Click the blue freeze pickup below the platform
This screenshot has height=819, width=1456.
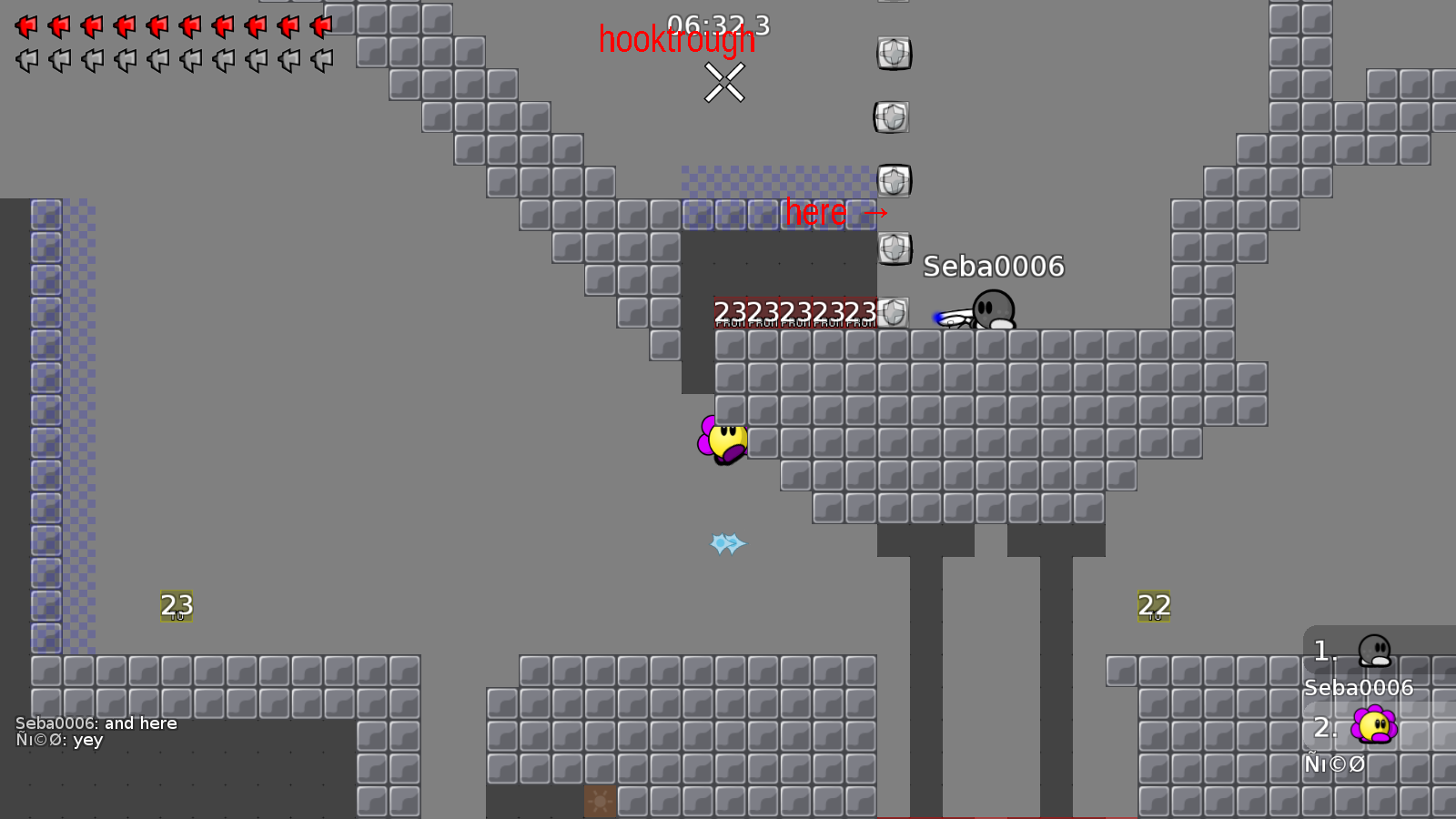tap(726, 542)
